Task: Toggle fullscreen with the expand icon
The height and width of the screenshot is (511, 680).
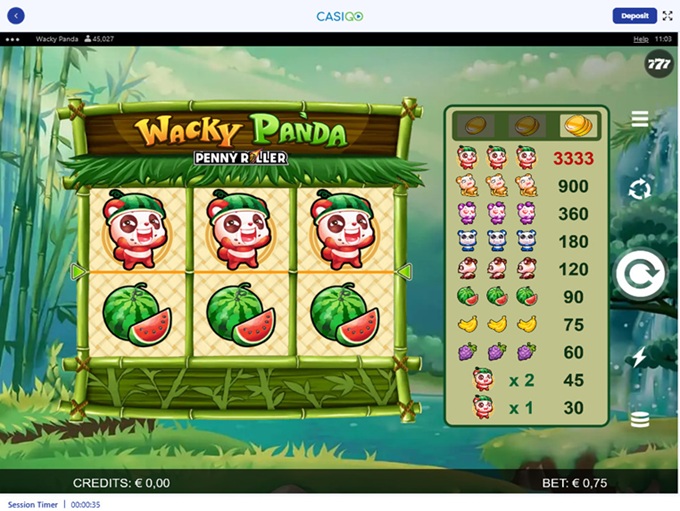Action: pos(668,16)
